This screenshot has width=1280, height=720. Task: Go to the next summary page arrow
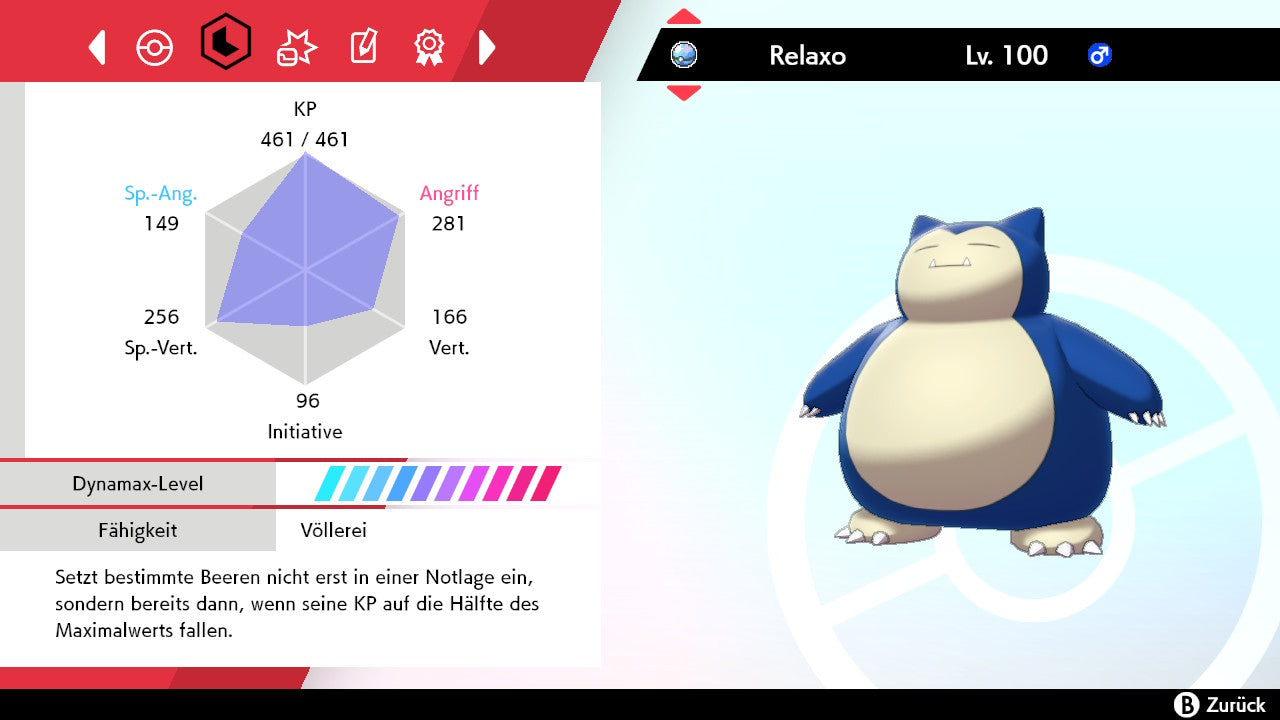[487, 47]
